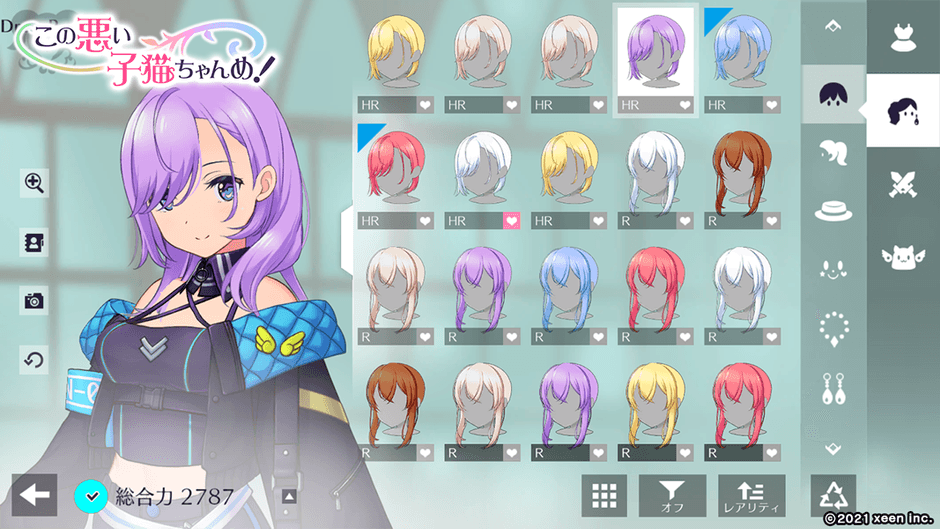940x529 pixels.
Task: Go back with the left arrow button
Action: coord(35,493)
